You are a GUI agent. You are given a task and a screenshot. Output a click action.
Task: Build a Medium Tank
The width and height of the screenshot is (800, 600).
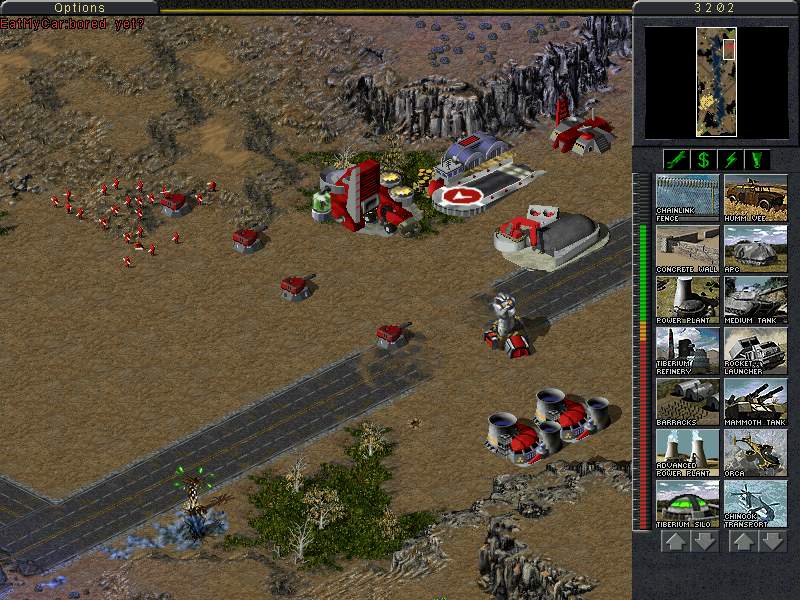755,299
